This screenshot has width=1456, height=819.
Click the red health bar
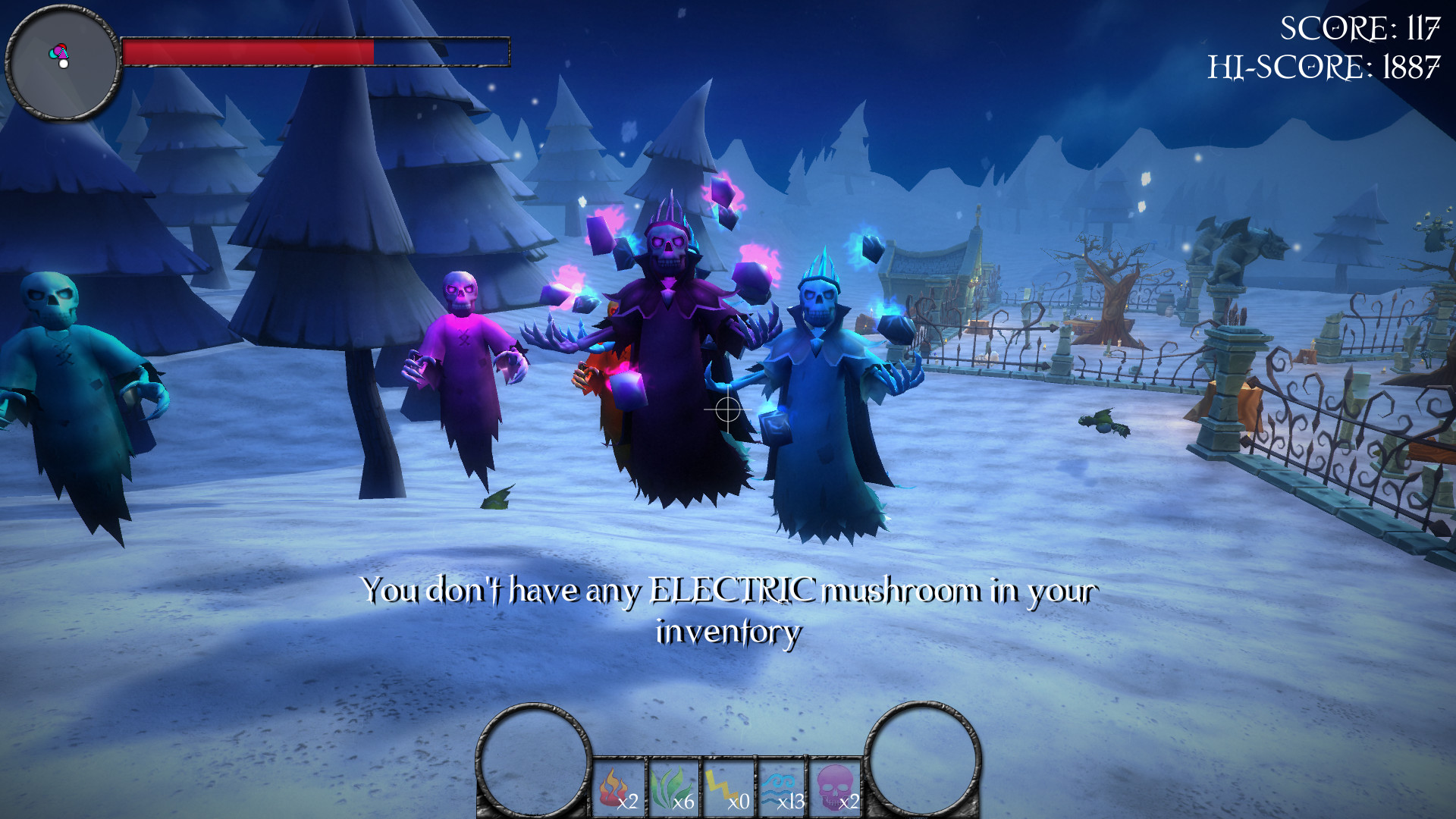point(250,51)
